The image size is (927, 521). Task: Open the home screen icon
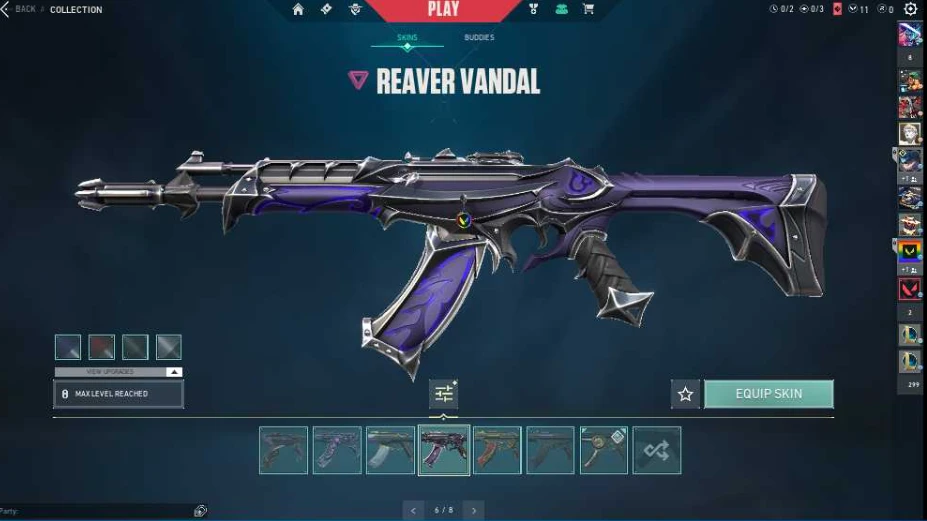(298, 9)
